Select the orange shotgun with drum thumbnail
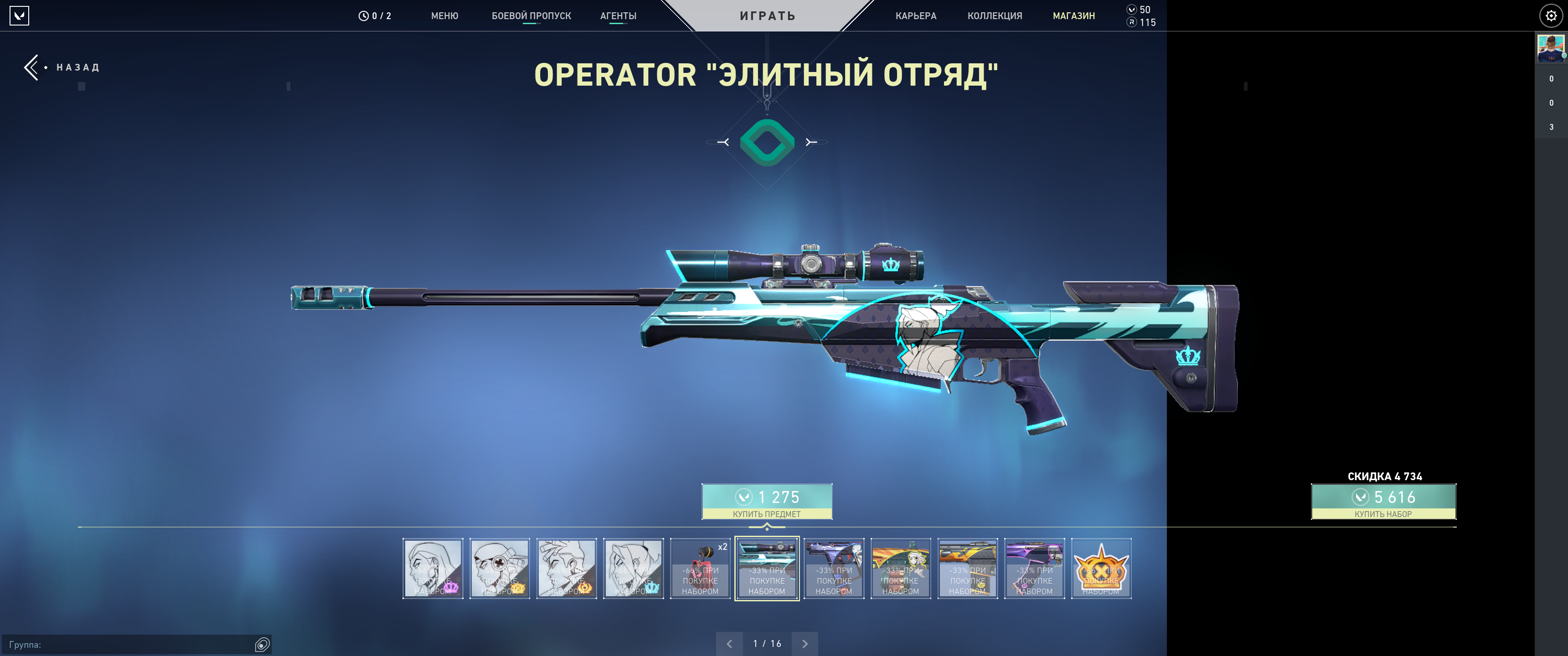This screenshot has width=1568, height=656. 900,569
